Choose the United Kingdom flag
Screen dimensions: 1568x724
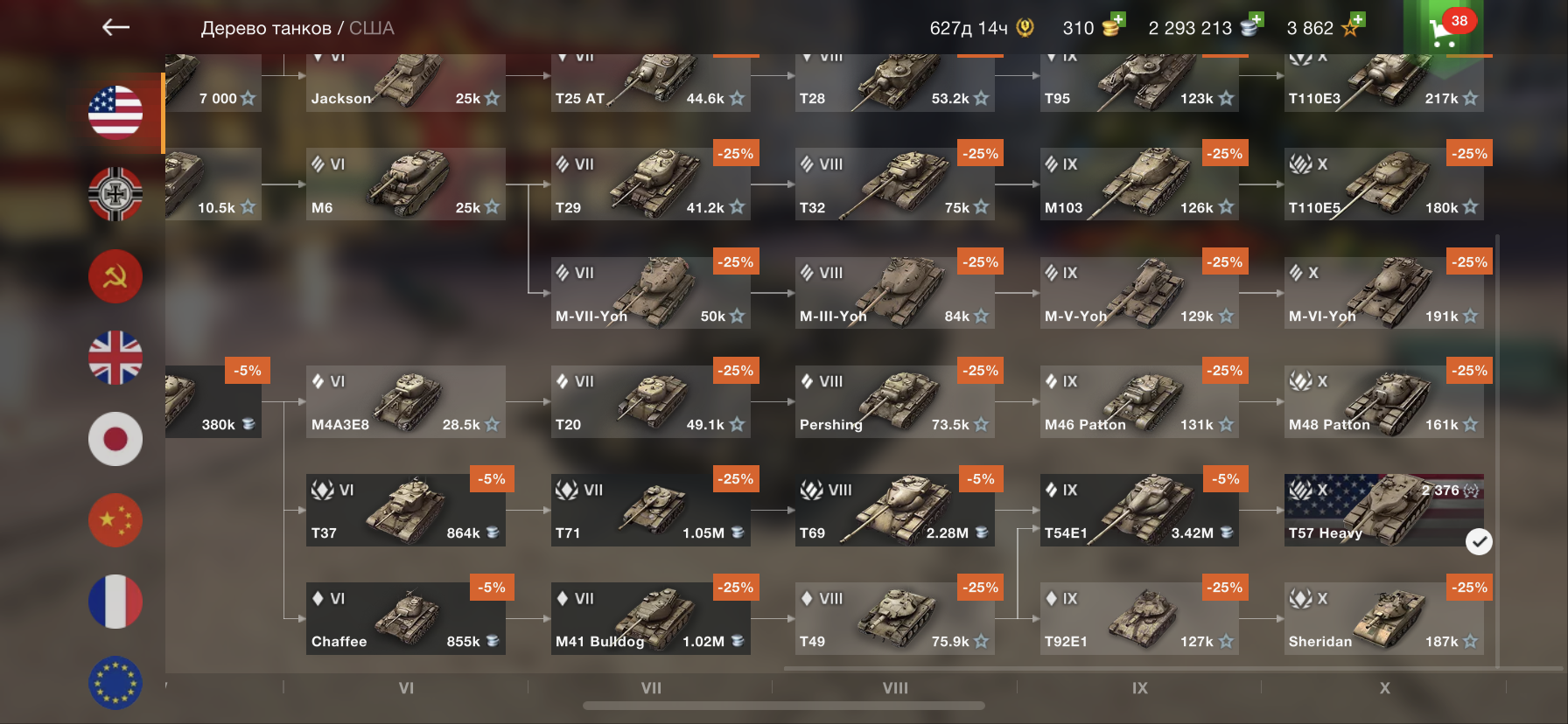pyautogui.click(x=115, y=358)
